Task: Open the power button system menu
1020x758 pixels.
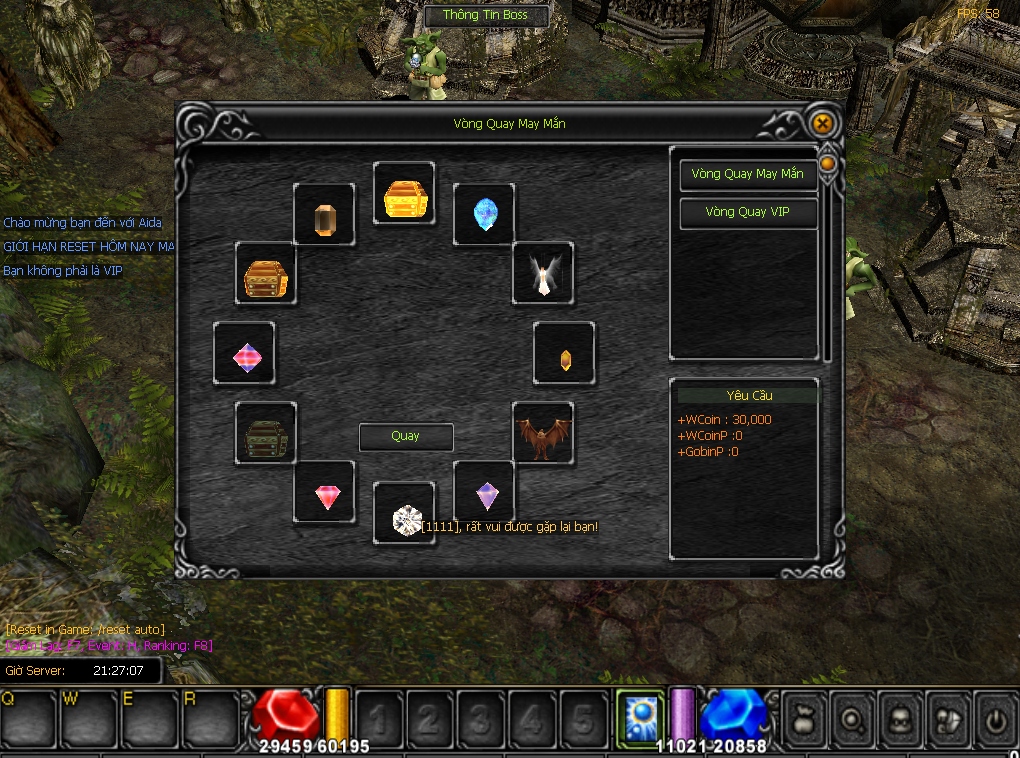Action: 994,717
